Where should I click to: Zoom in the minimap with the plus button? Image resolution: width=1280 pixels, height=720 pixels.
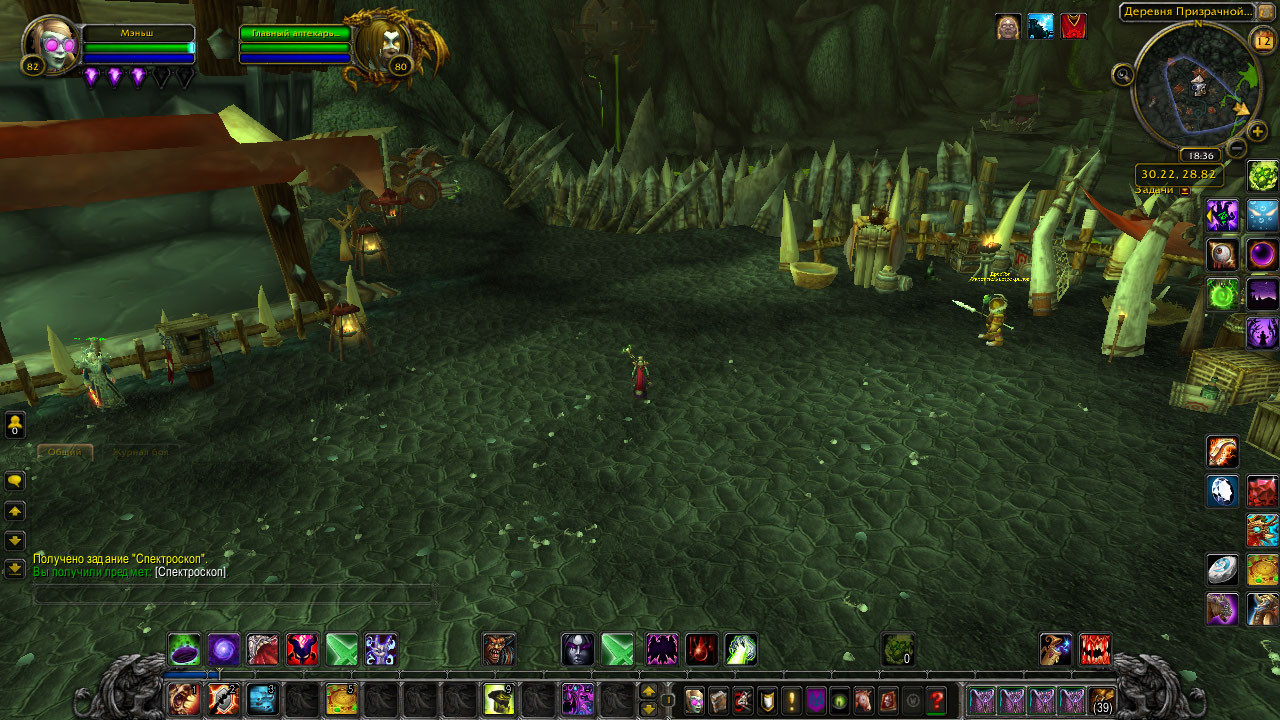click(1257, 131)
